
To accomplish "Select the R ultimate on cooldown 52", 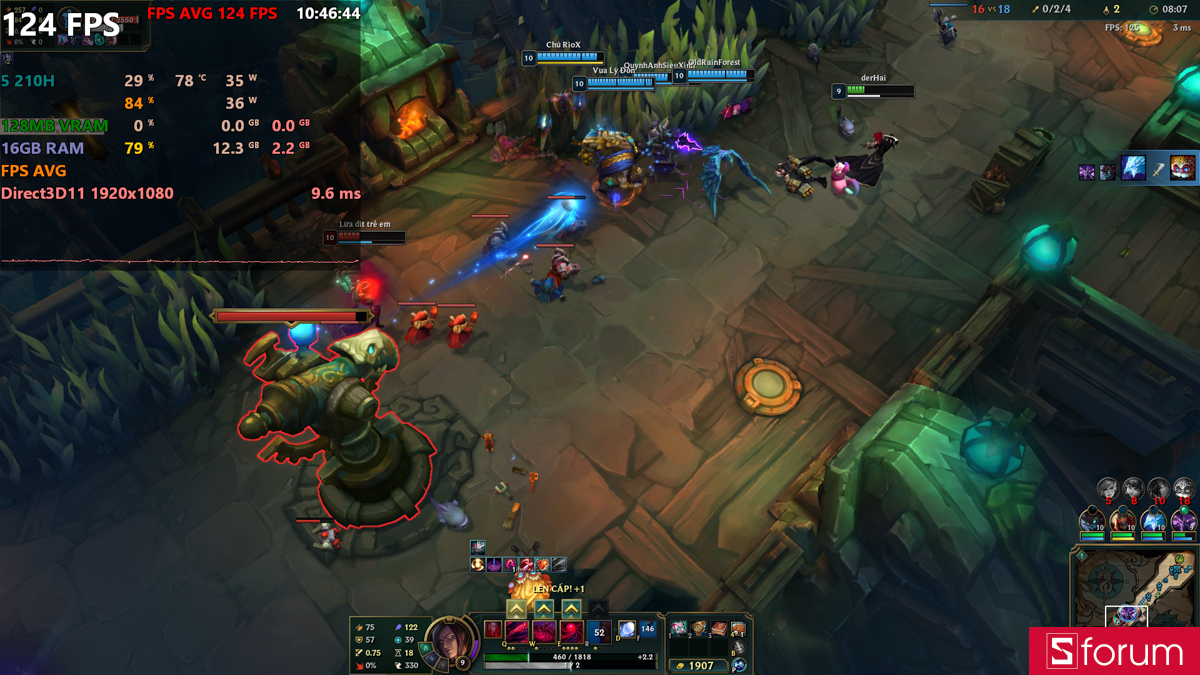I will pos(599,631).
